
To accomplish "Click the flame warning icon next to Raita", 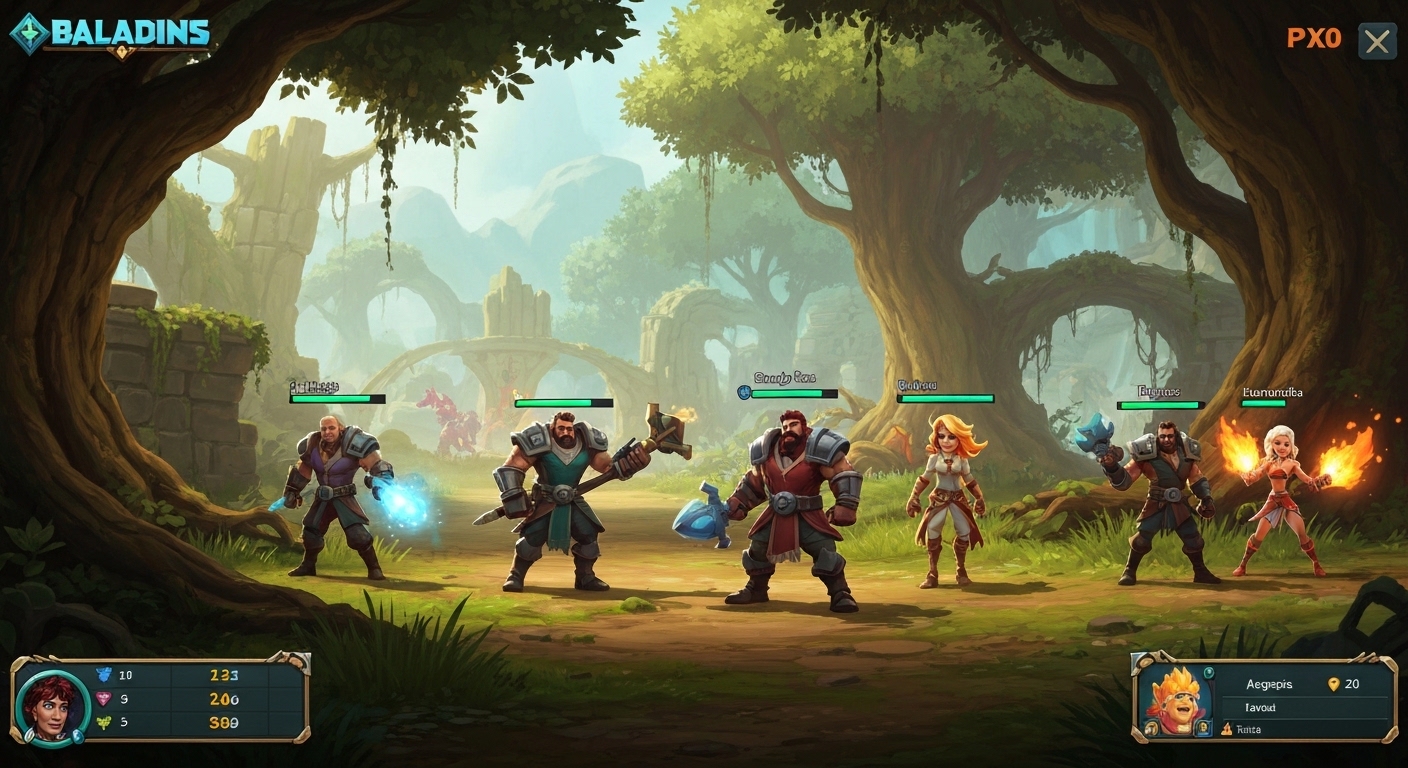I will pyautogui.click(x=1227, y=729).
